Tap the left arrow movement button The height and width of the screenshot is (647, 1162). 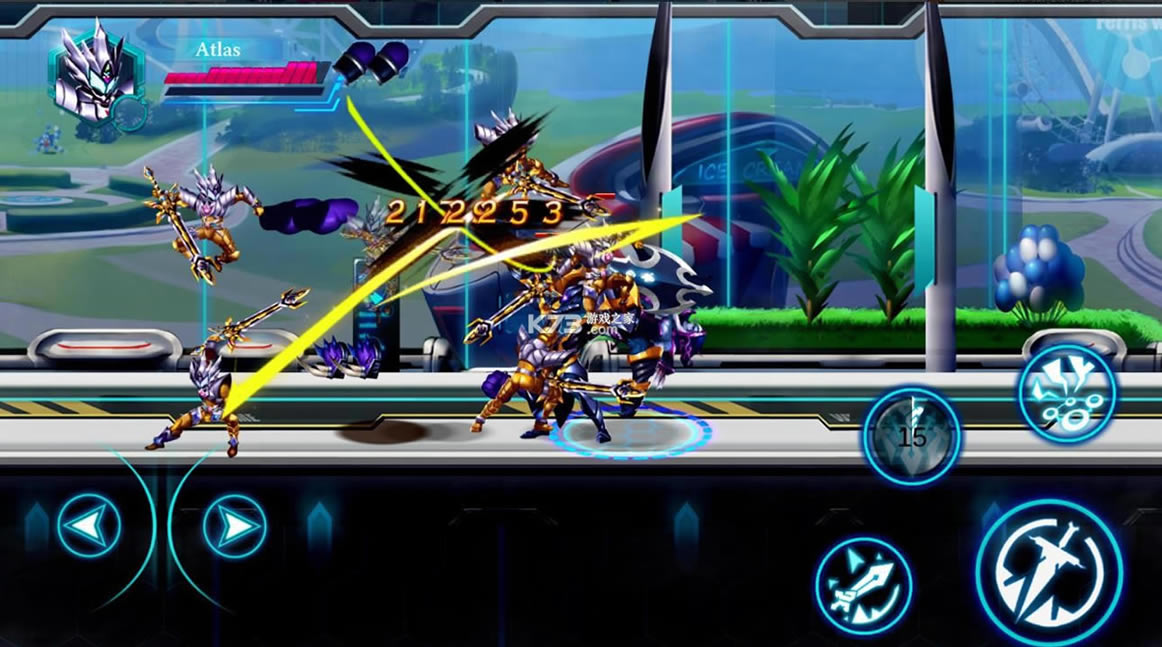coord(89,525)
